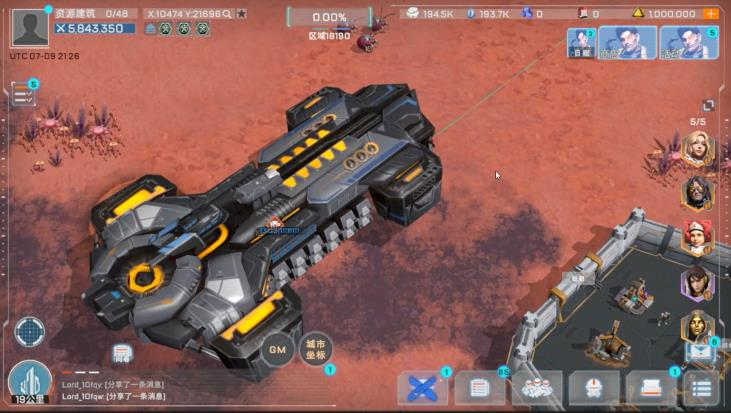
Task: Select the blonde female hero portrait
Action: tap(696, 149)
